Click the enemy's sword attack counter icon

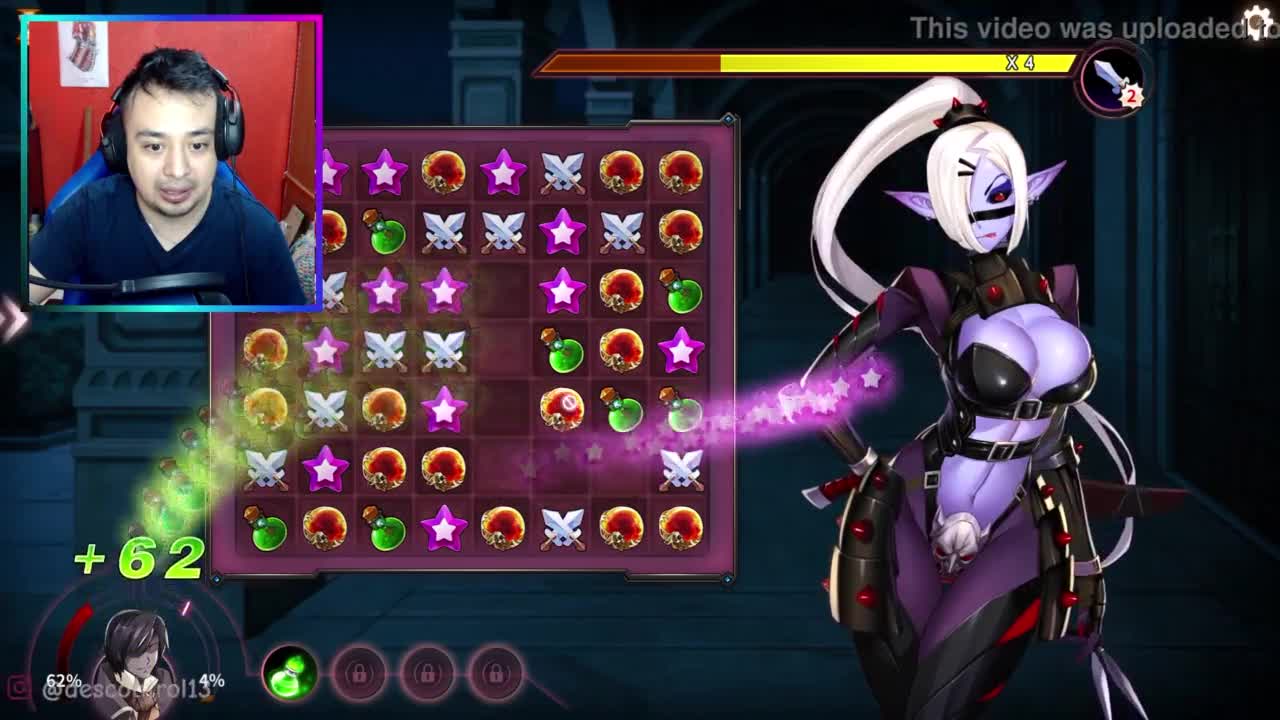click(1112, 80)
